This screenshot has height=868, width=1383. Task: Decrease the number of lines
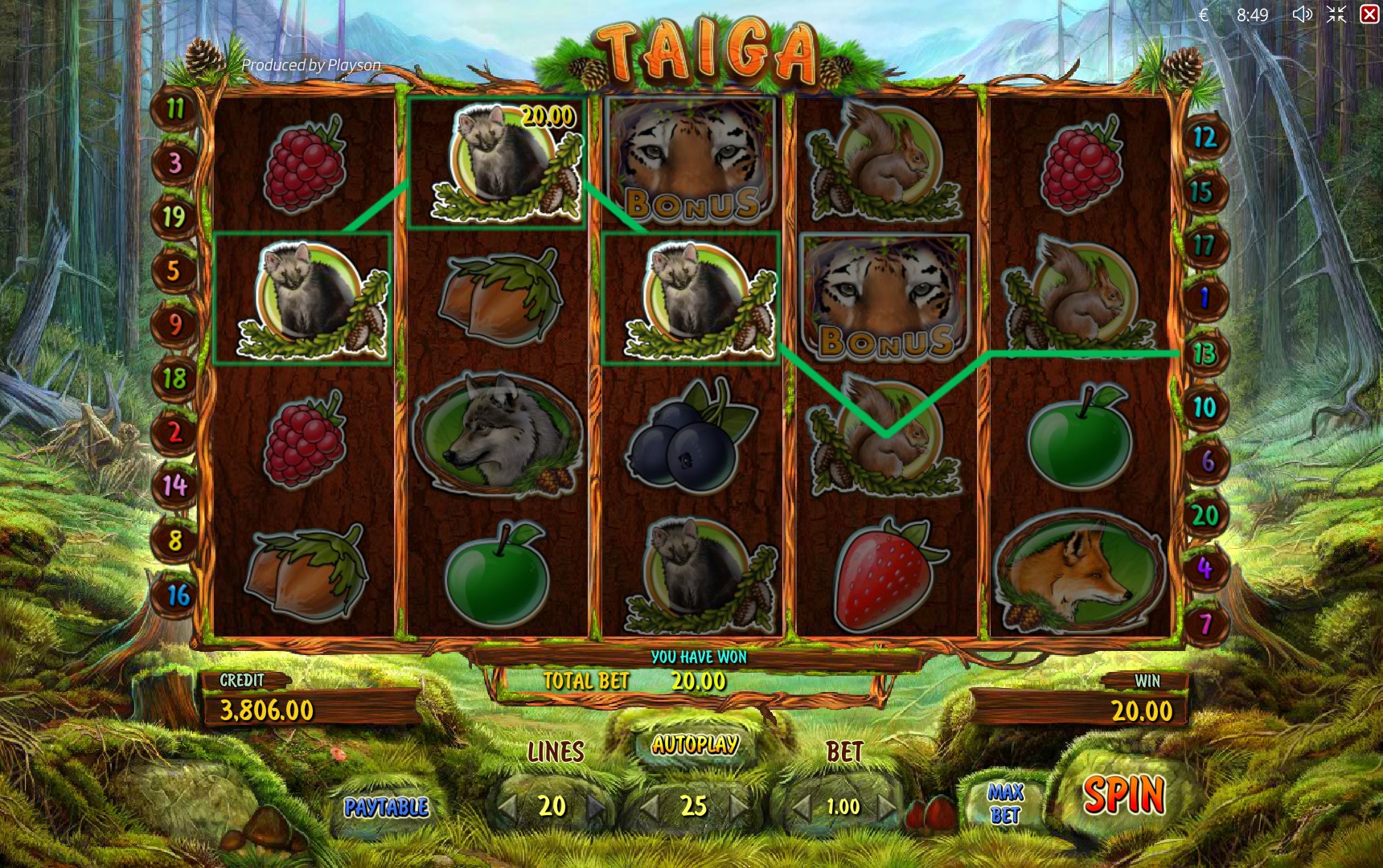pyautogui.click(x=507, y=806)
